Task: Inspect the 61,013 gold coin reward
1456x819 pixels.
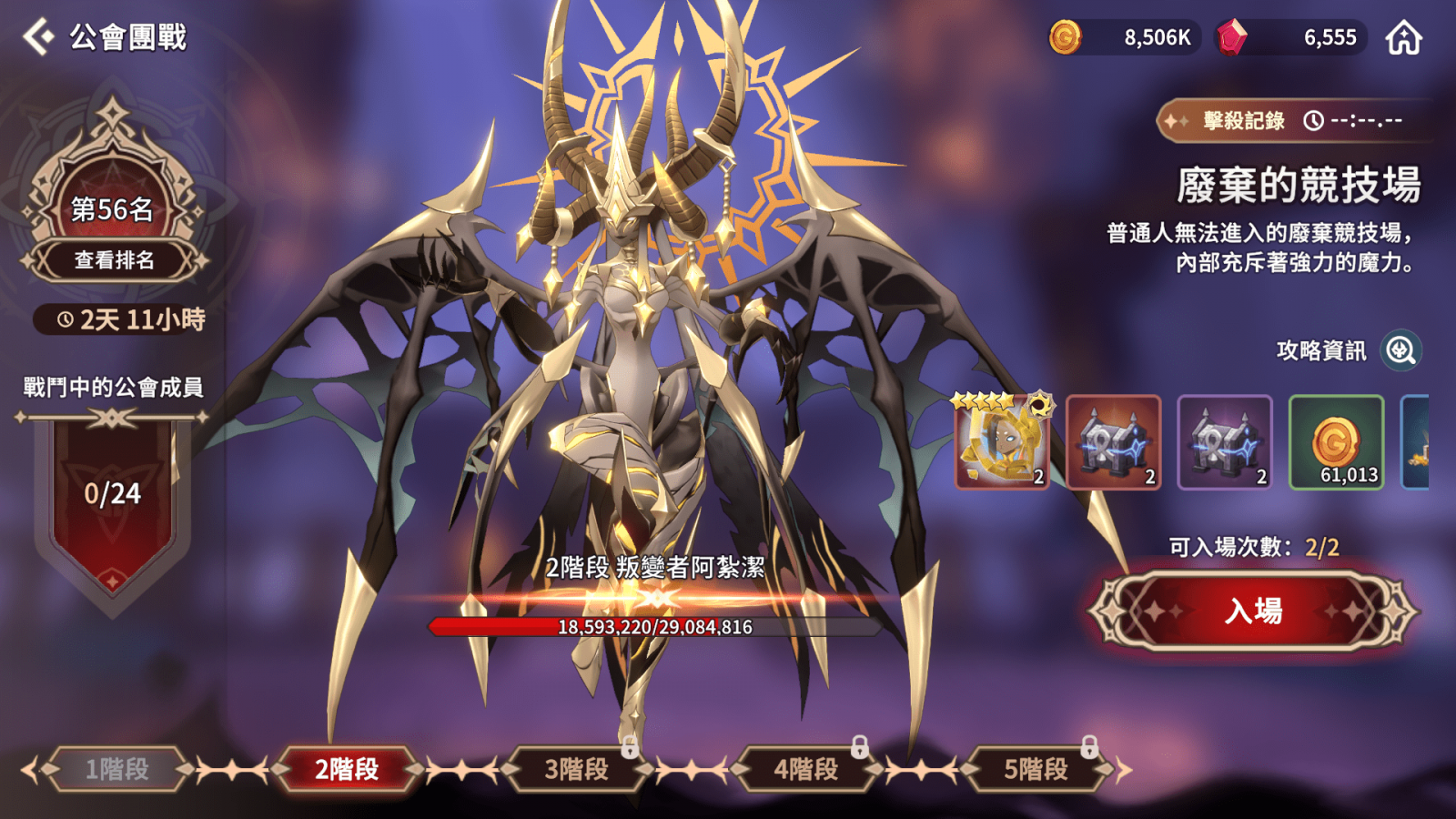Action: pos(1336,442)
